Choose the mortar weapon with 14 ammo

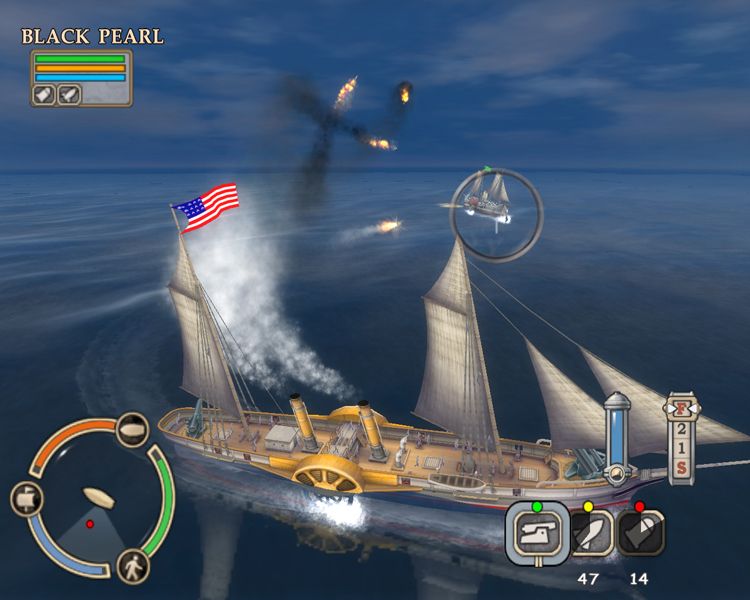(640, 534)
